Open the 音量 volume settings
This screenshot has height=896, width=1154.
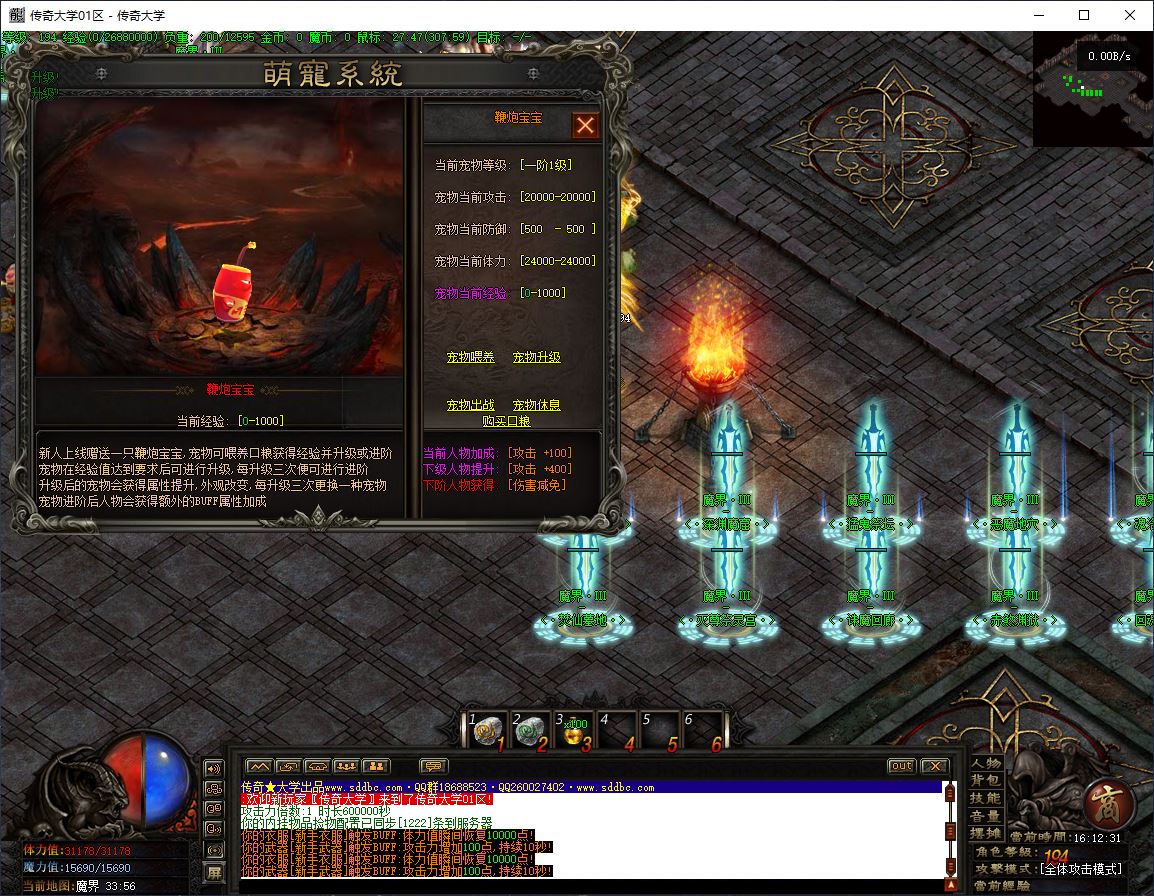[x=985, y=816]
